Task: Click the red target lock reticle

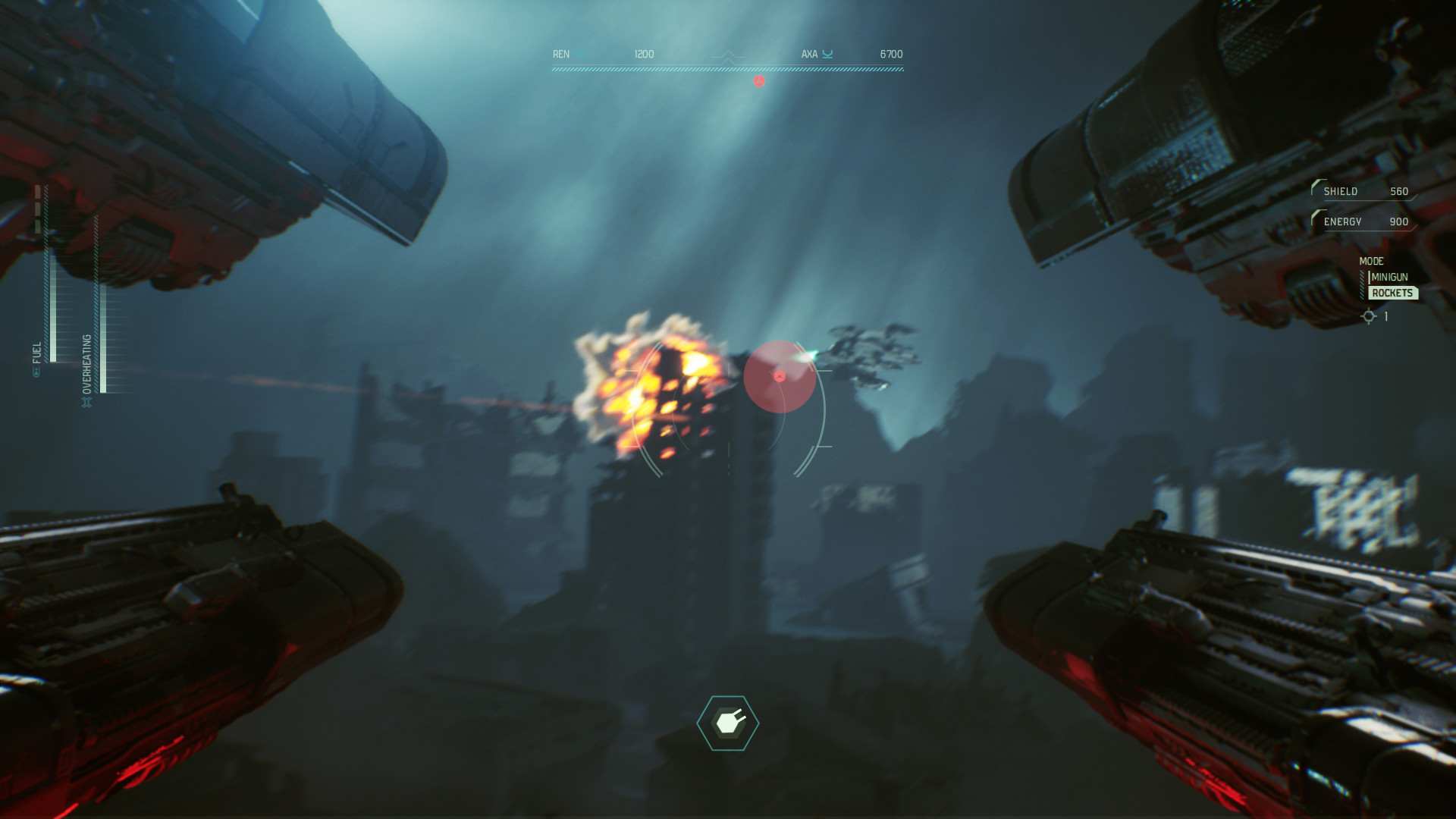Action: (780, 376)
